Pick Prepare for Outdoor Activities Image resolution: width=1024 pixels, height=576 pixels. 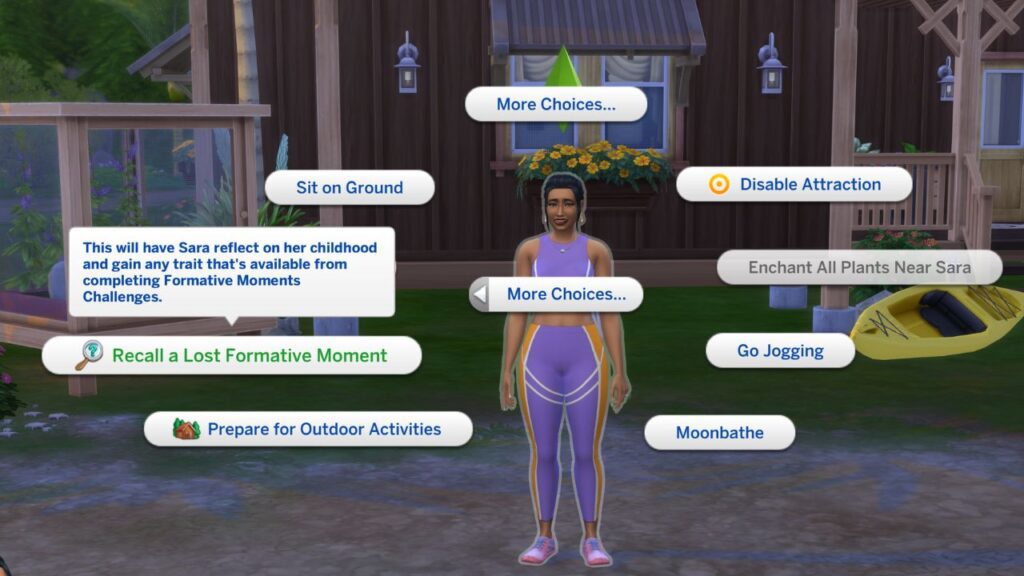[308, 429]
